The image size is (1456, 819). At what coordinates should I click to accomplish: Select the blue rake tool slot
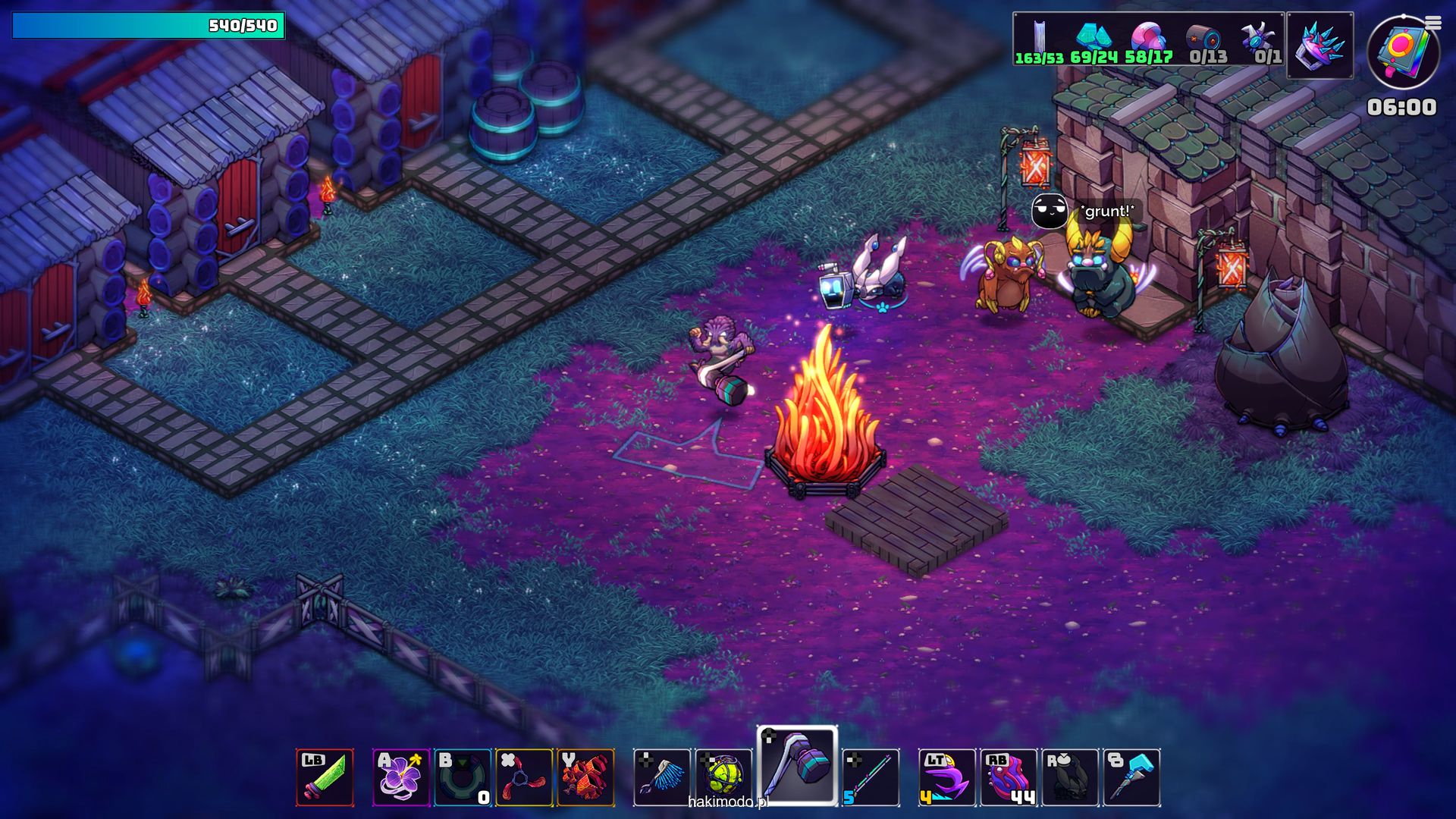point(662,777)
